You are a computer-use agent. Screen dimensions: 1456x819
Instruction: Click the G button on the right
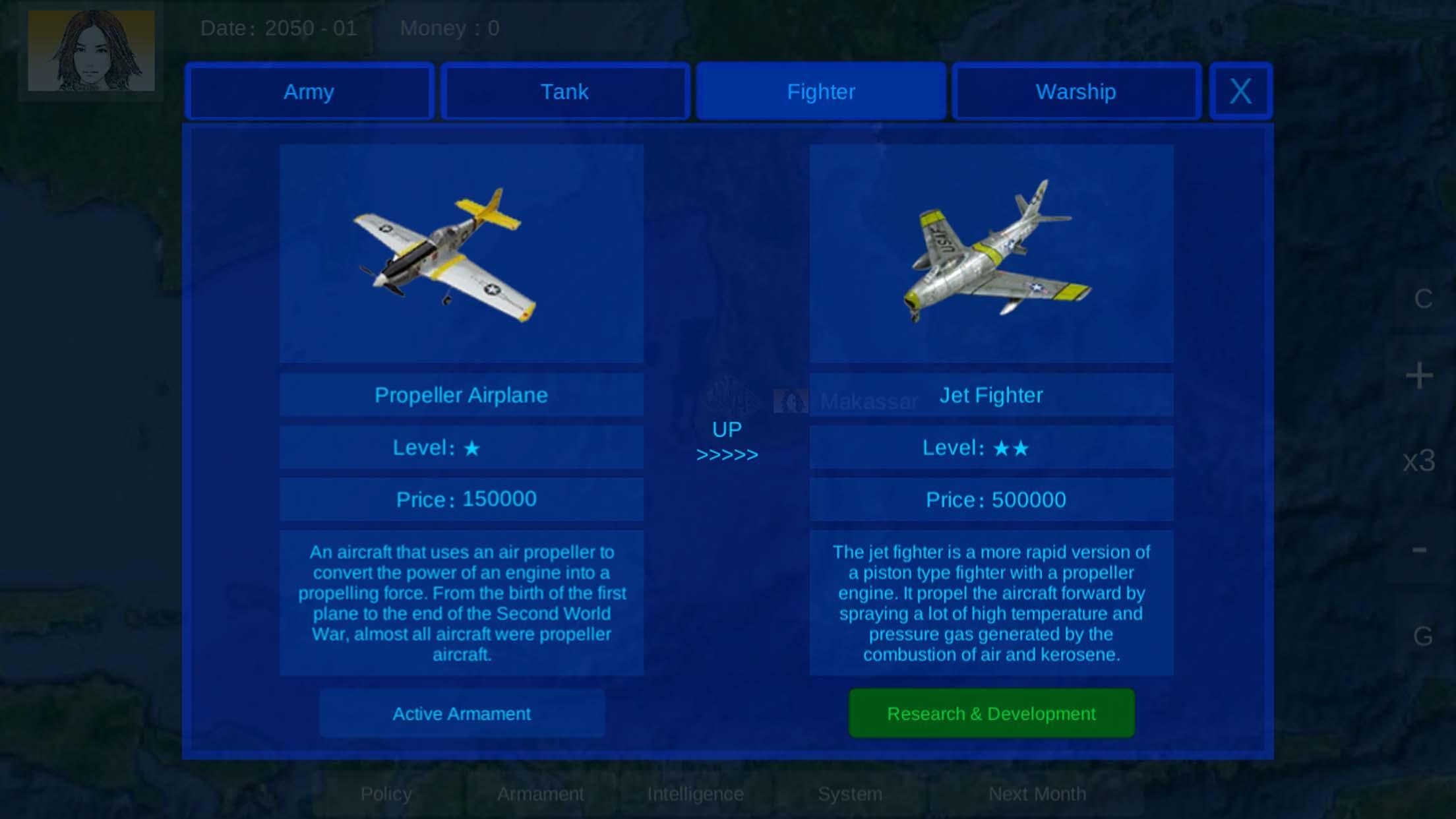tap(1422, 636)
